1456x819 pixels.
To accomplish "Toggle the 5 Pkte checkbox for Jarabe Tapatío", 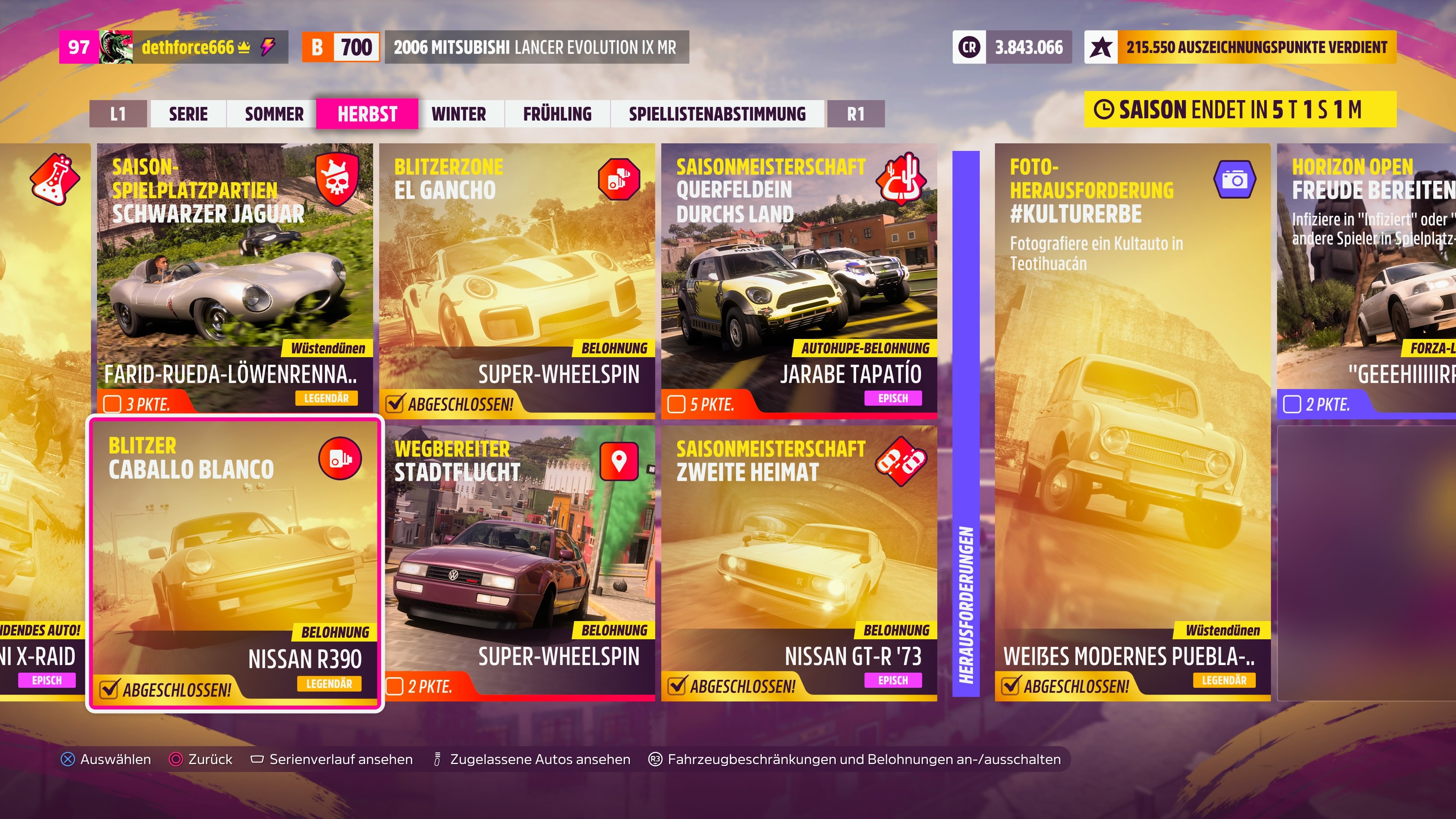I will tap(676, 403).
